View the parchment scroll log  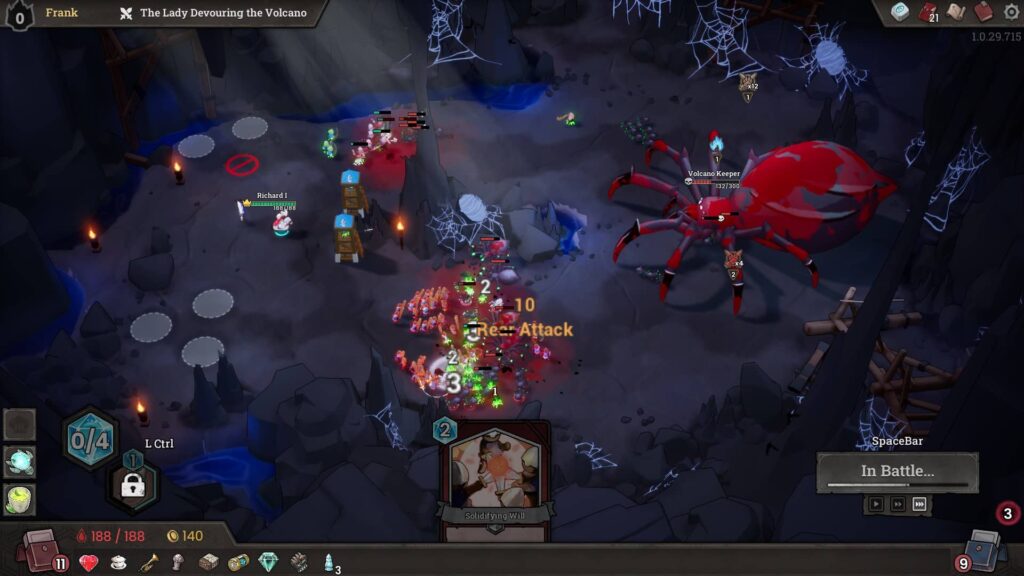coord(956,12)
